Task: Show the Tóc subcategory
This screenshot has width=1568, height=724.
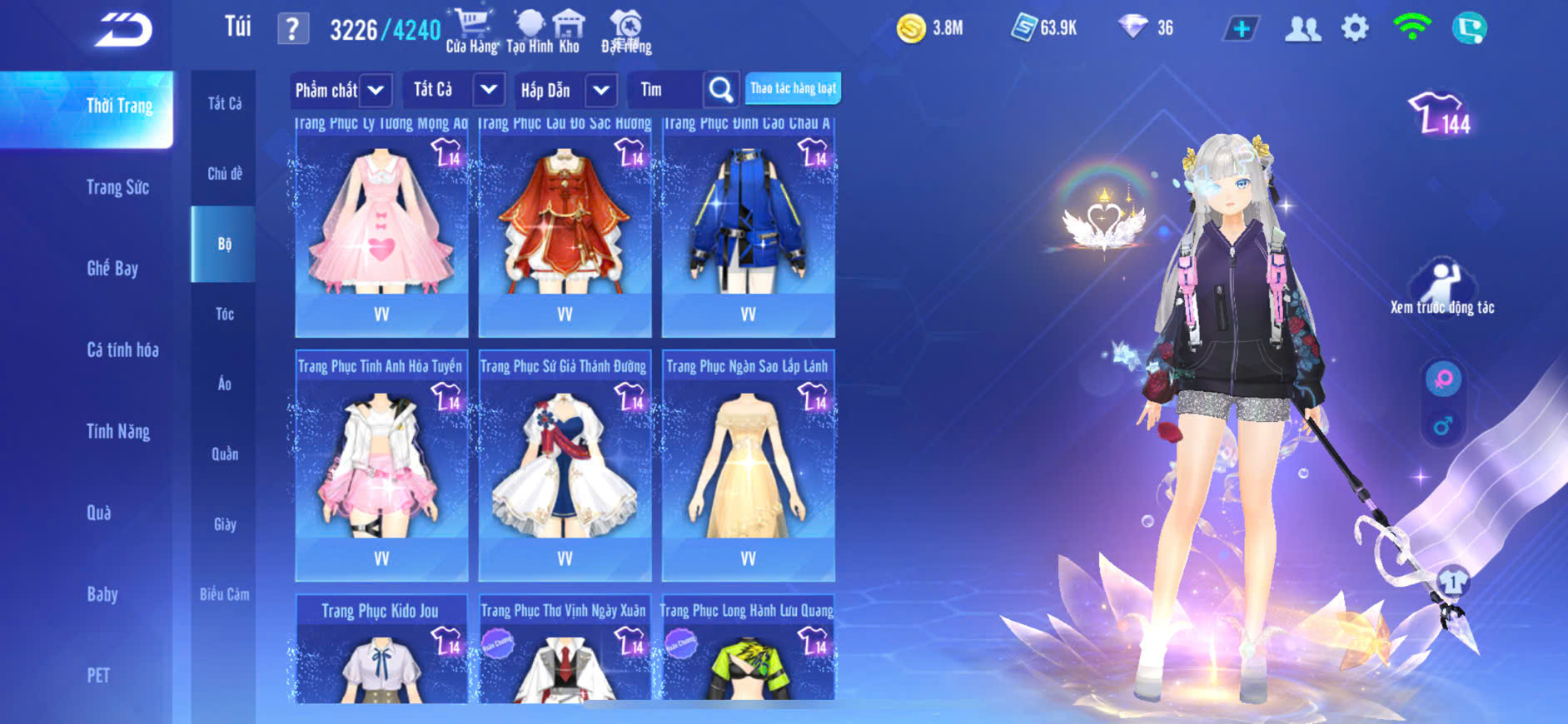Action: [x=224, y=314]
